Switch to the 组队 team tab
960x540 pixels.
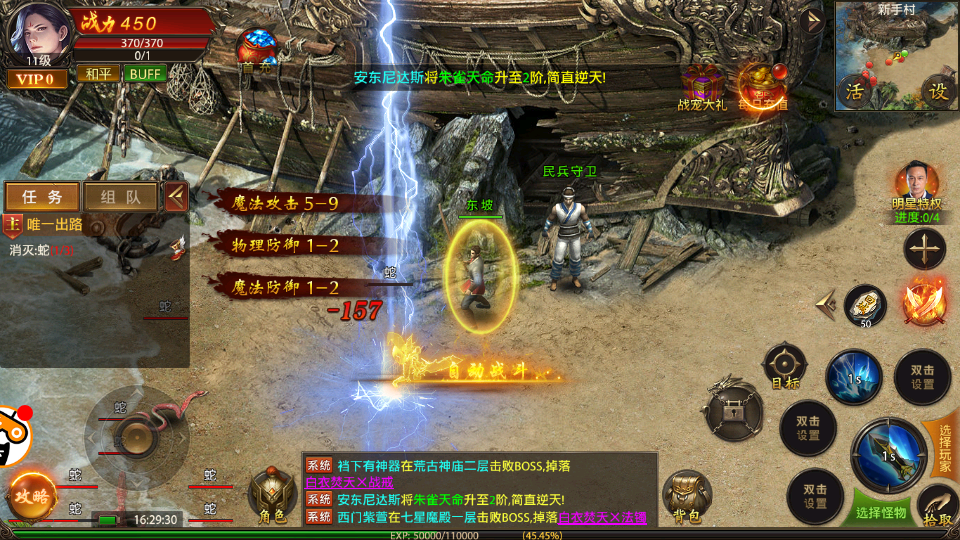120,197
